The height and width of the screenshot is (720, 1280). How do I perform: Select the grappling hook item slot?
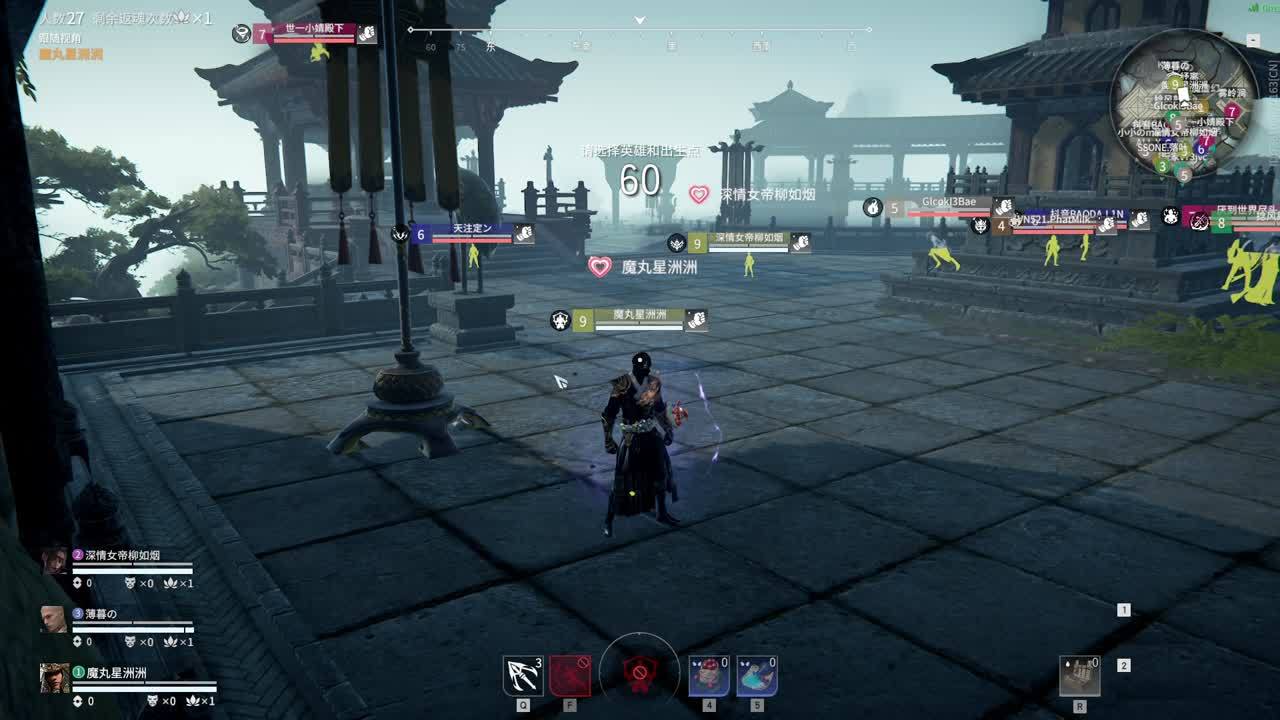[522, 676]
